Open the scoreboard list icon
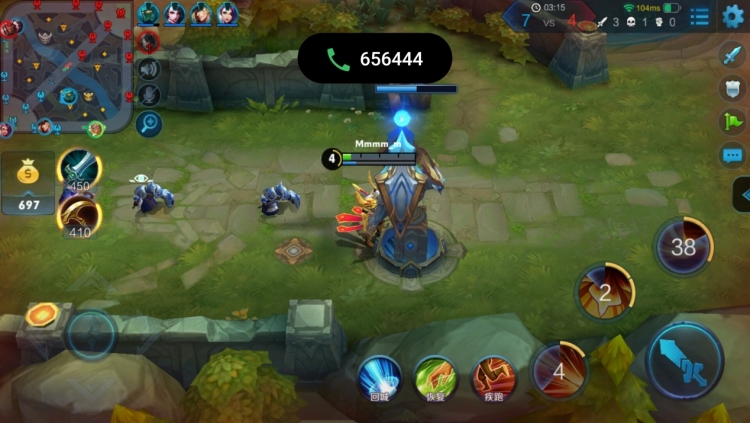750x423 pixels. [700, 16]
